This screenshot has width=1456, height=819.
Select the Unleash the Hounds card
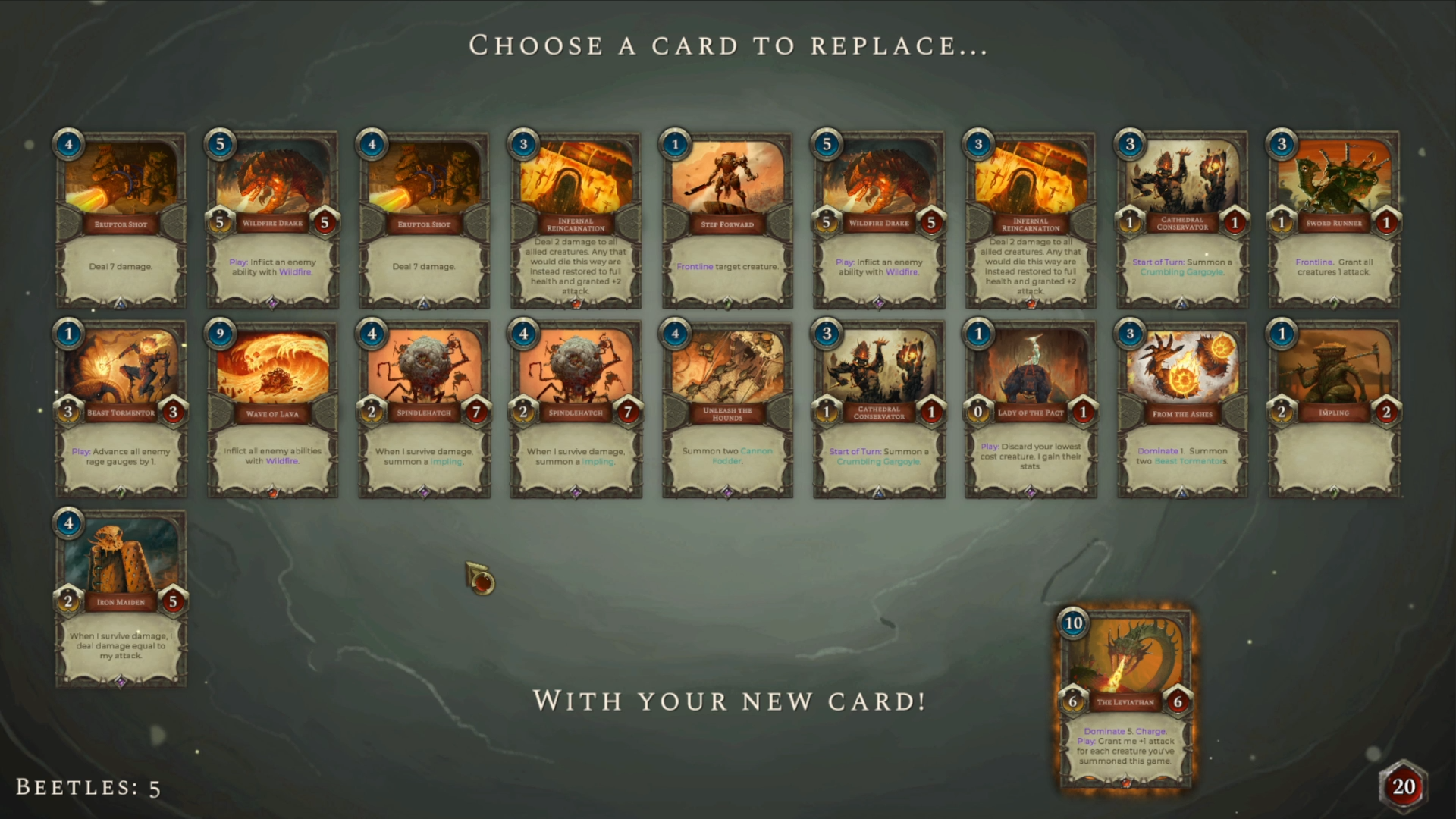click(x=727, y=409)
